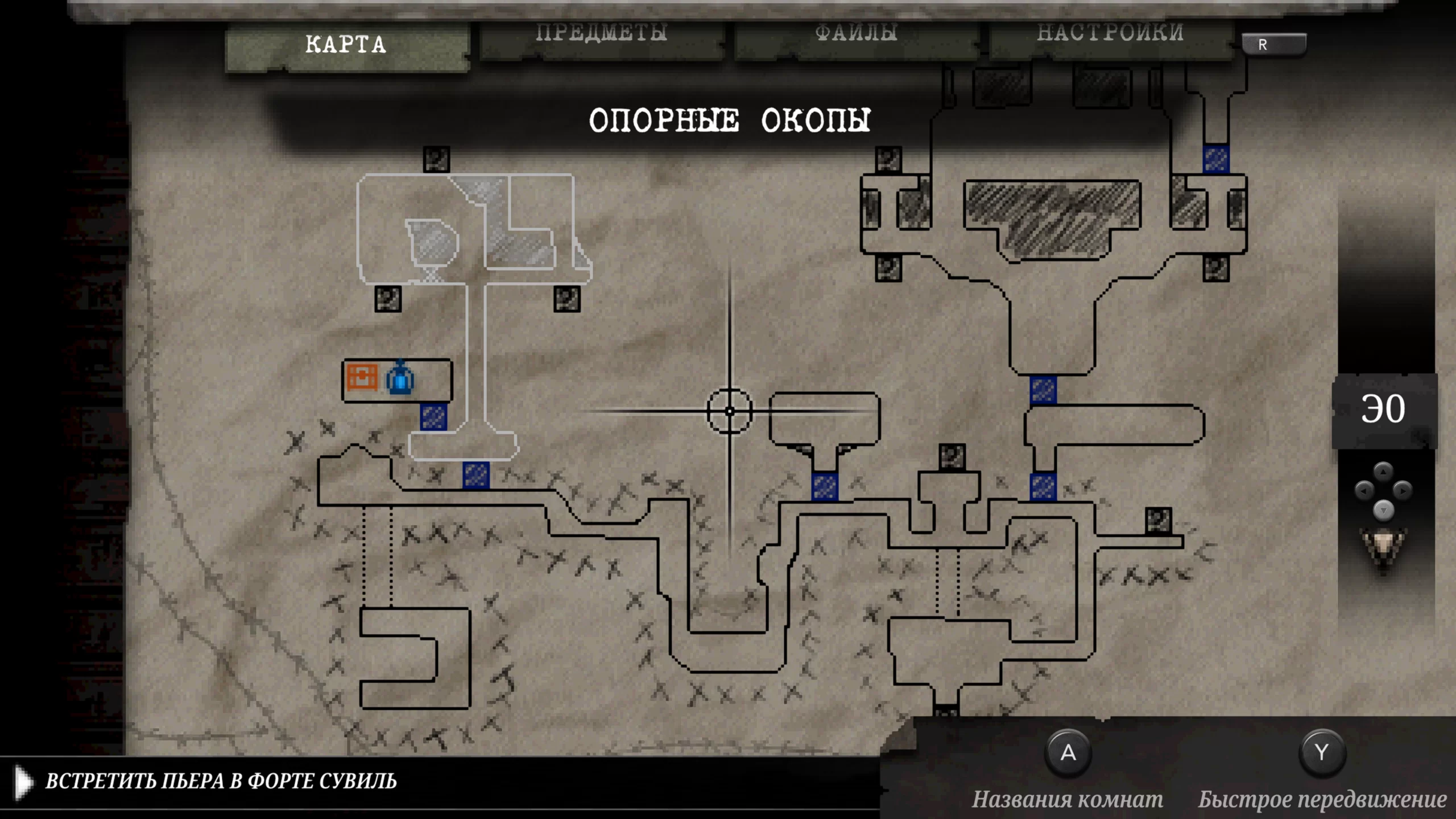Open the objective about meeting Пьер
The width and height of the screenshot is (1456, 819).
tap(221, 781)
